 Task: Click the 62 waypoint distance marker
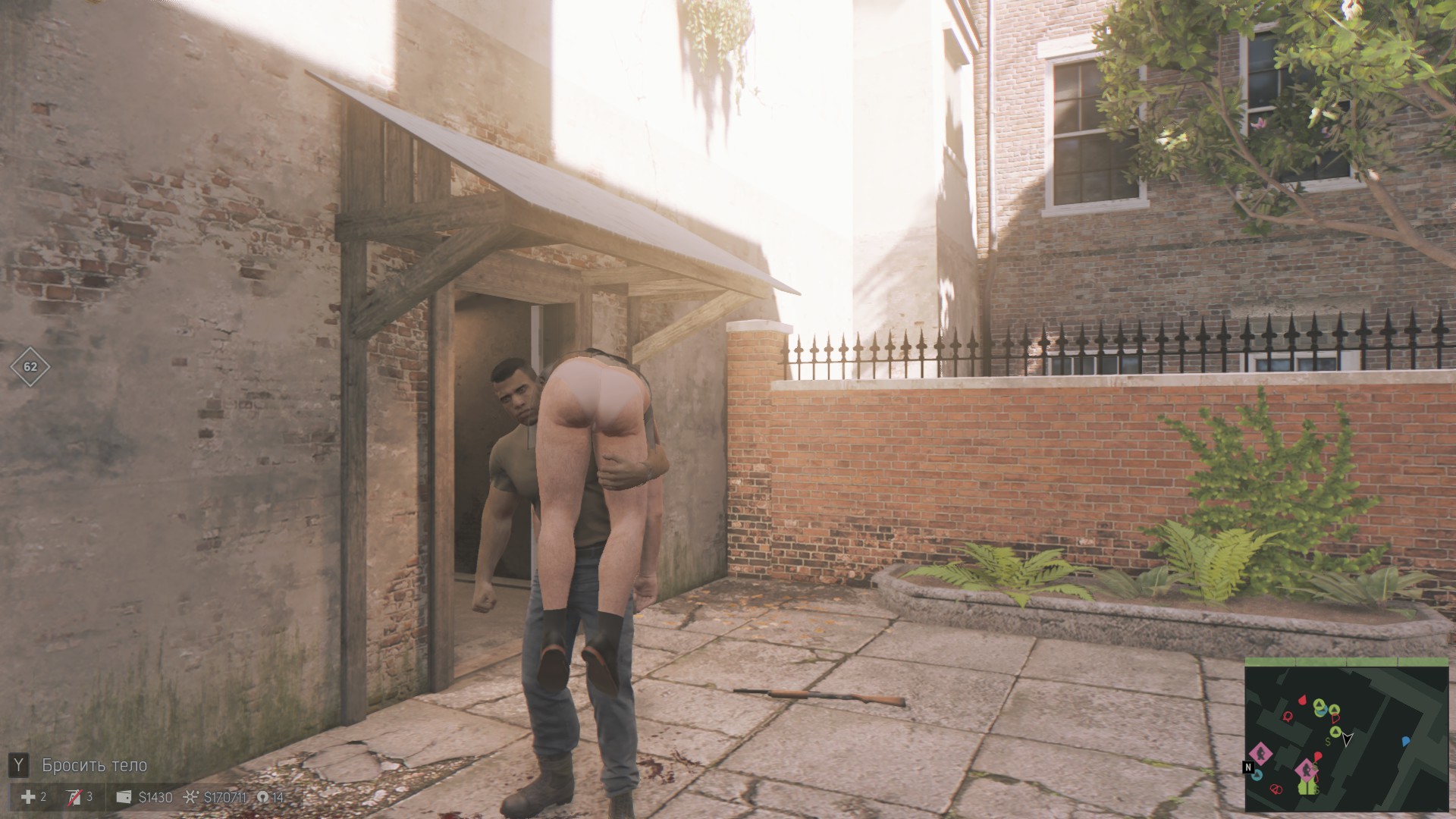(30, 367)
